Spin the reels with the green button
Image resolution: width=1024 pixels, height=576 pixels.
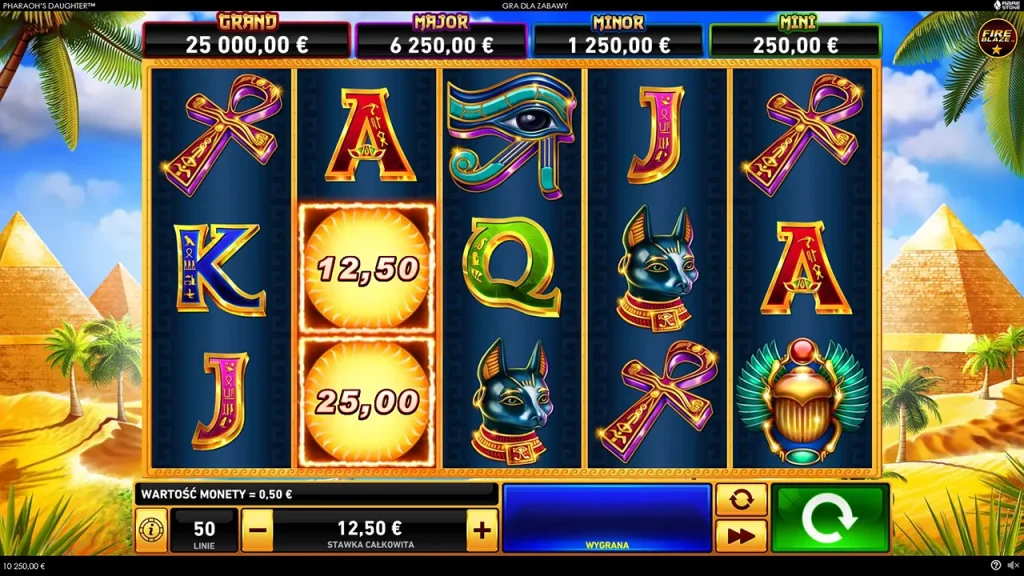(x=829, y=518)
